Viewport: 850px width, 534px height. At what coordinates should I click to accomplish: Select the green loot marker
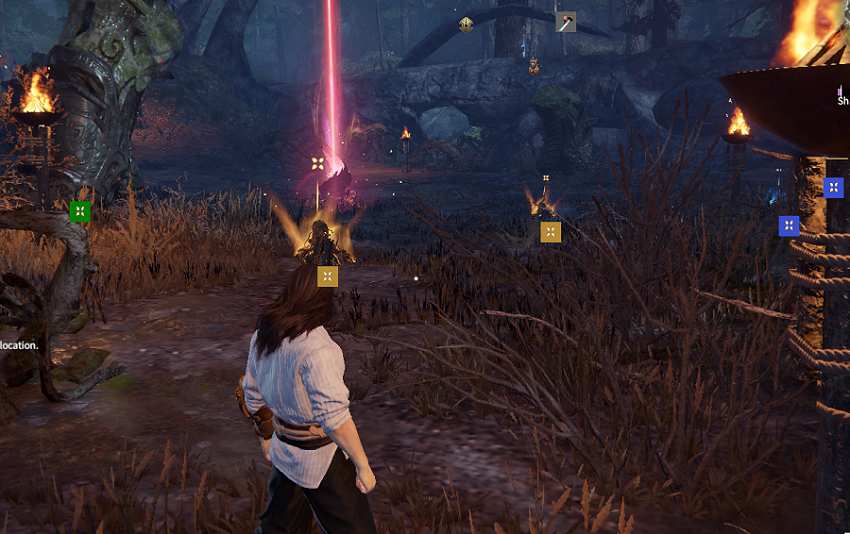[x=80, y=211]
